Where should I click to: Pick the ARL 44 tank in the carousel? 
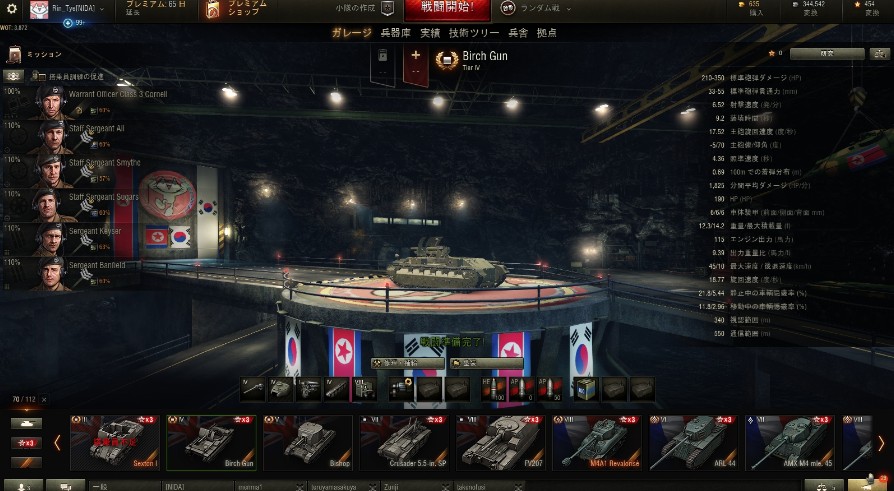pos(695,441)
